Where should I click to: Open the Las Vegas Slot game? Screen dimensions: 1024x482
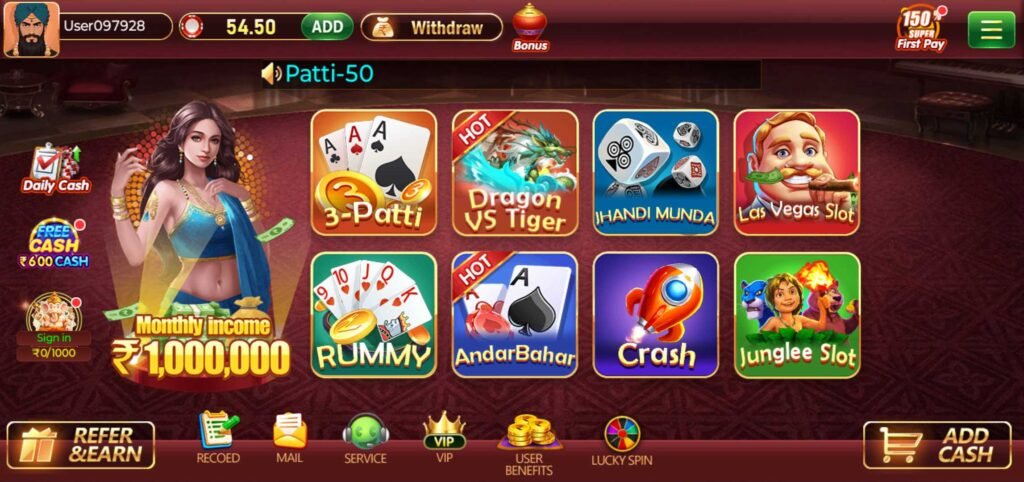tap(797, 173)
